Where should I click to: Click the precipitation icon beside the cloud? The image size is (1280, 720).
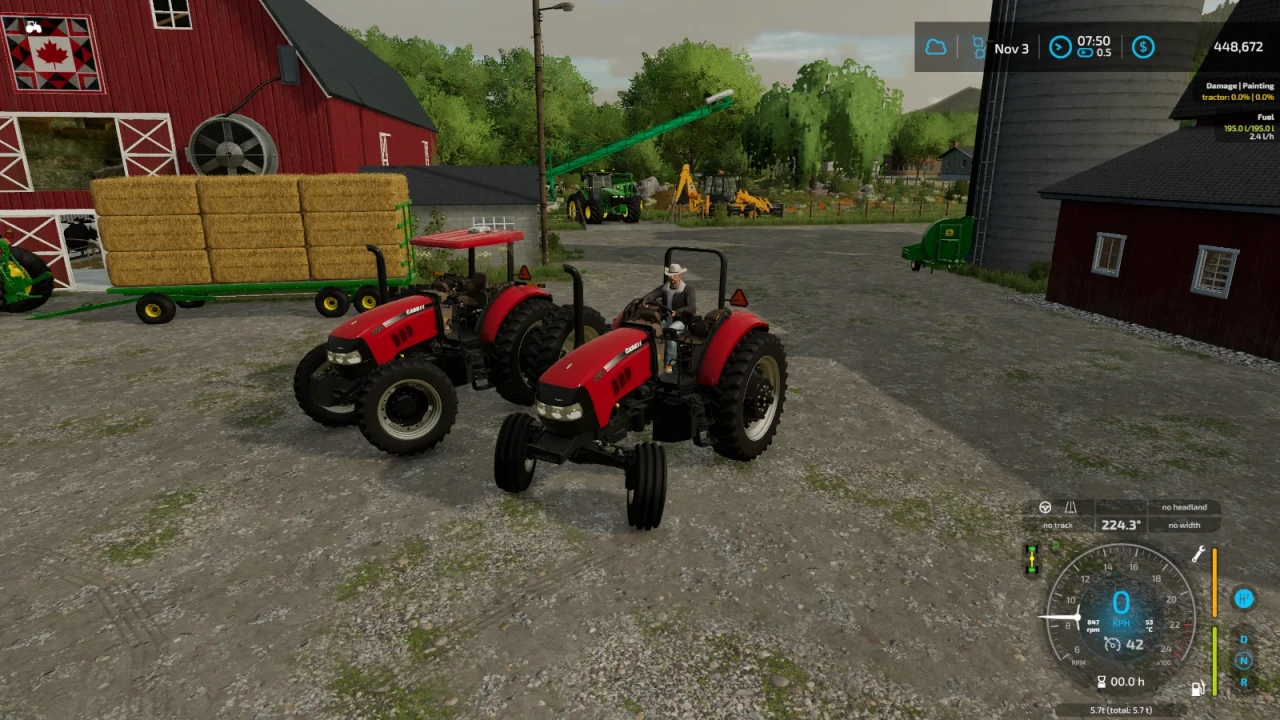(x=978, y=46)
